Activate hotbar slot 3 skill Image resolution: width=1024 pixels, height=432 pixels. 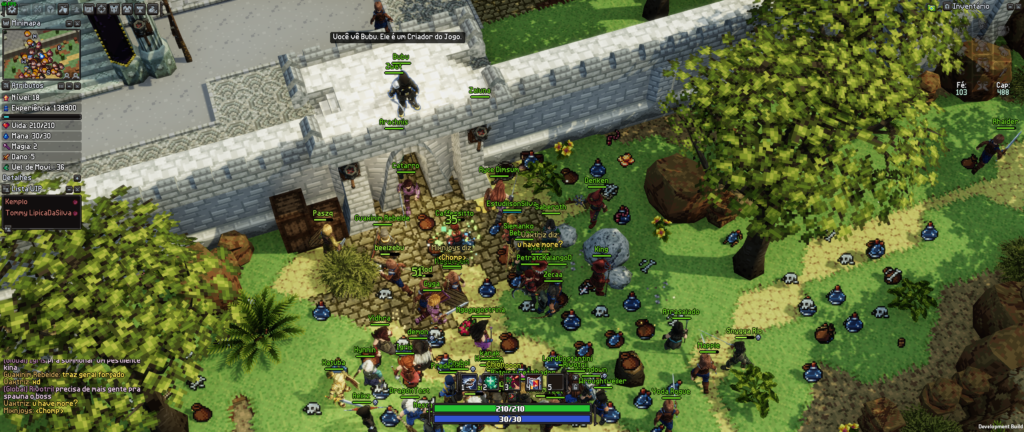click(512, 382)
